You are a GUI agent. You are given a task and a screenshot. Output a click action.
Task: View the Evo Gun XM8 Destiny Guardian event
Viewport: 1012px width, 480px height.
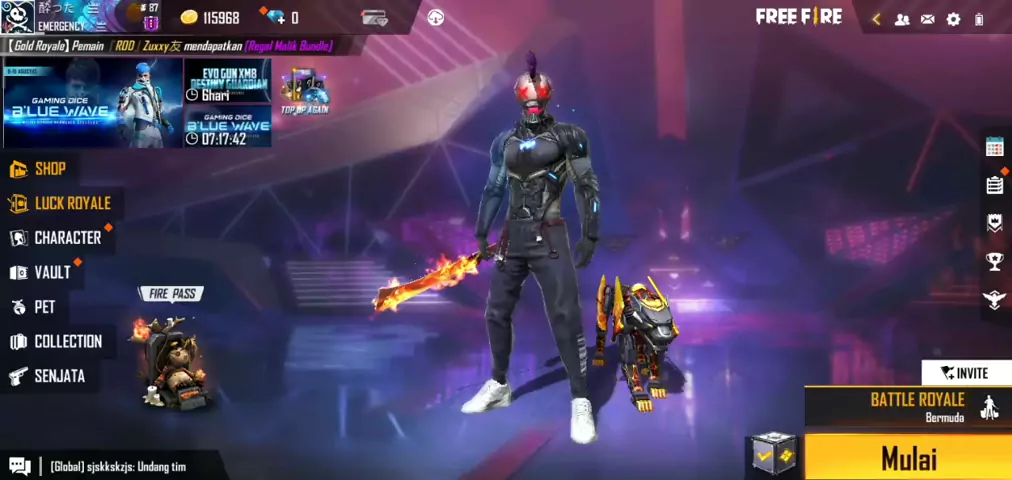227,80
